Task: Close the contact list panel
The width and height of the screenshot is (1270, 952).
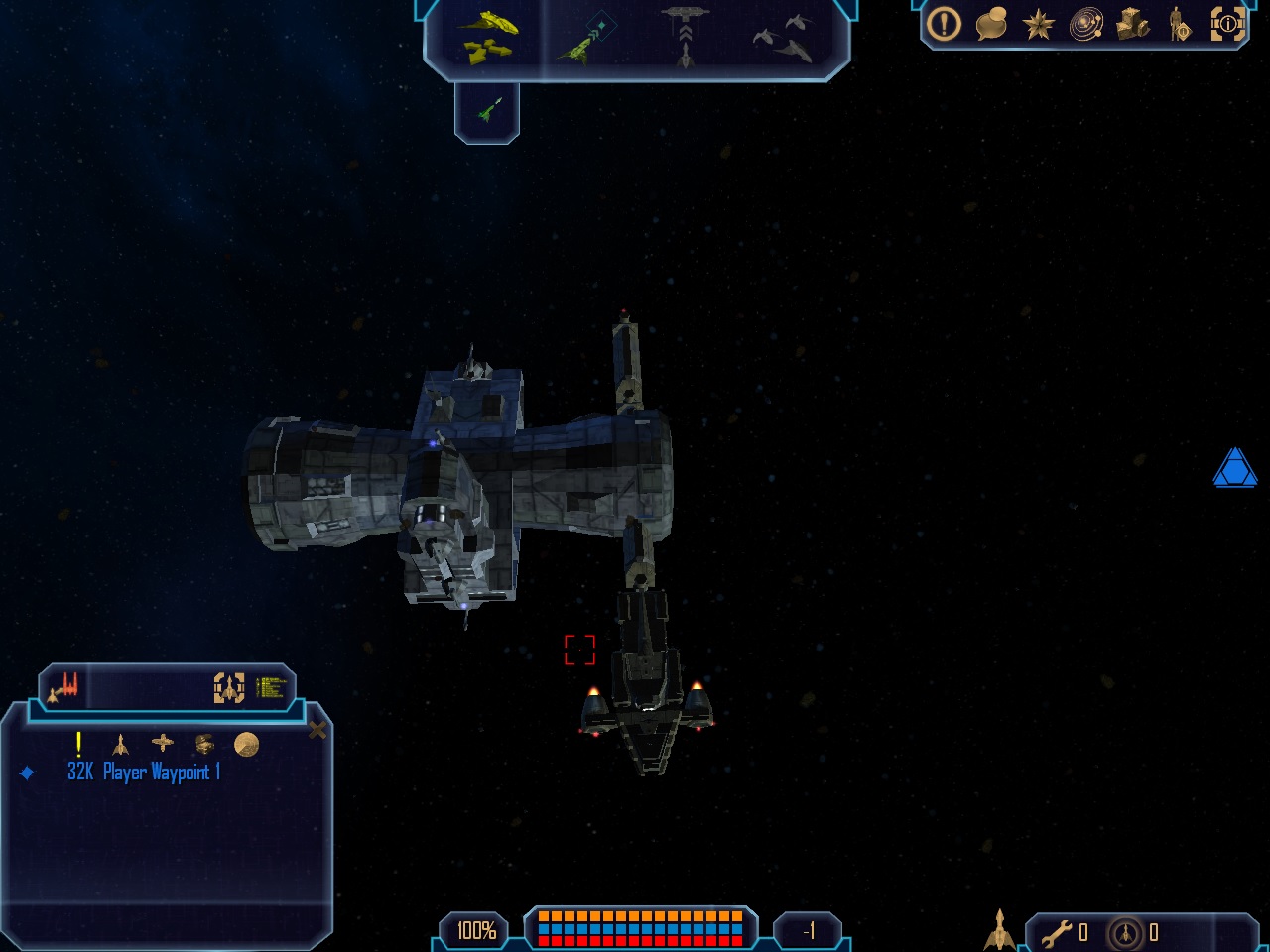Action: 317,731
